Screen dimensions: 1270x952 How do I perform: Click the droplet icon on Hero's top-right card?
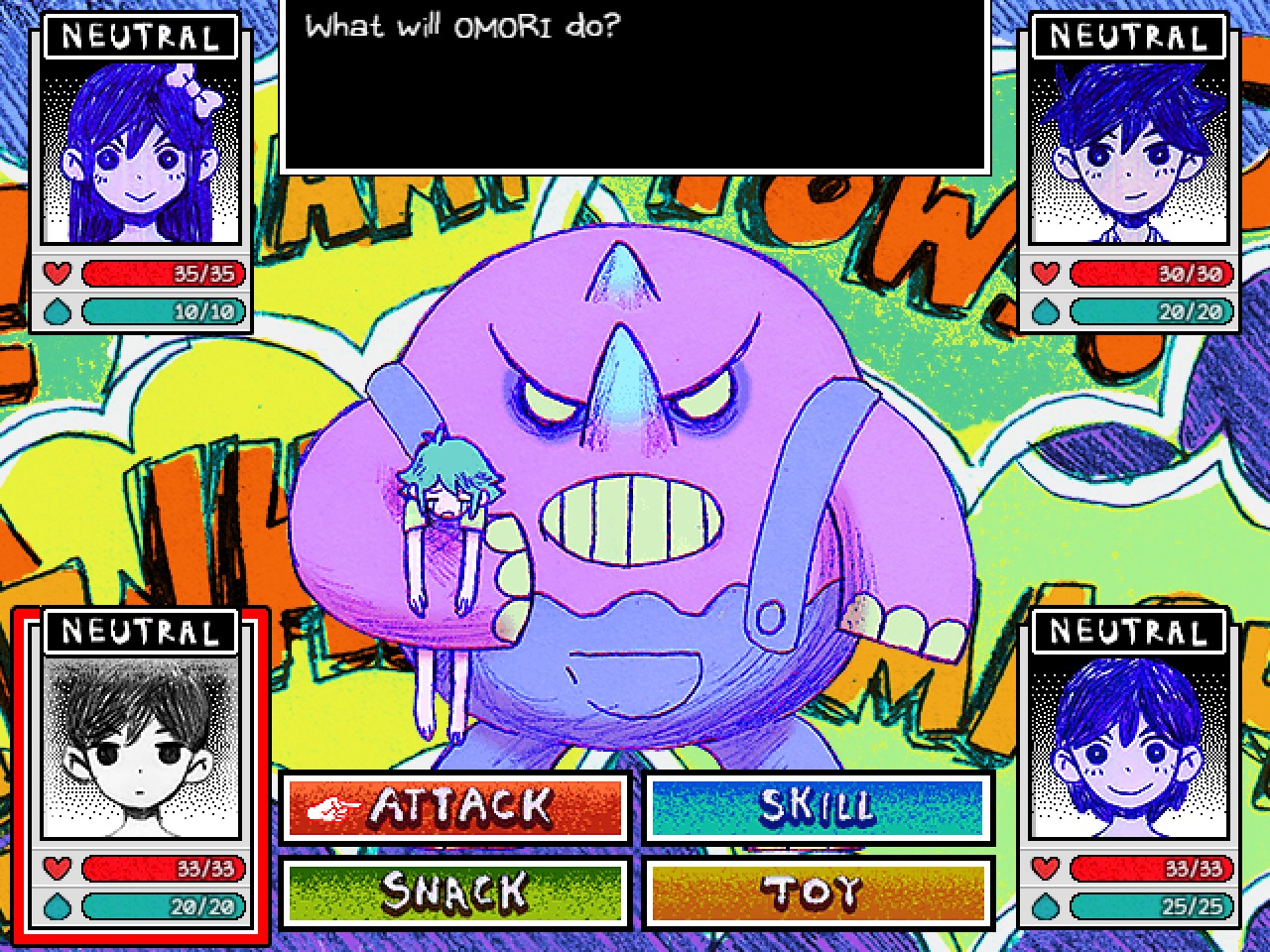point(1045,313)
